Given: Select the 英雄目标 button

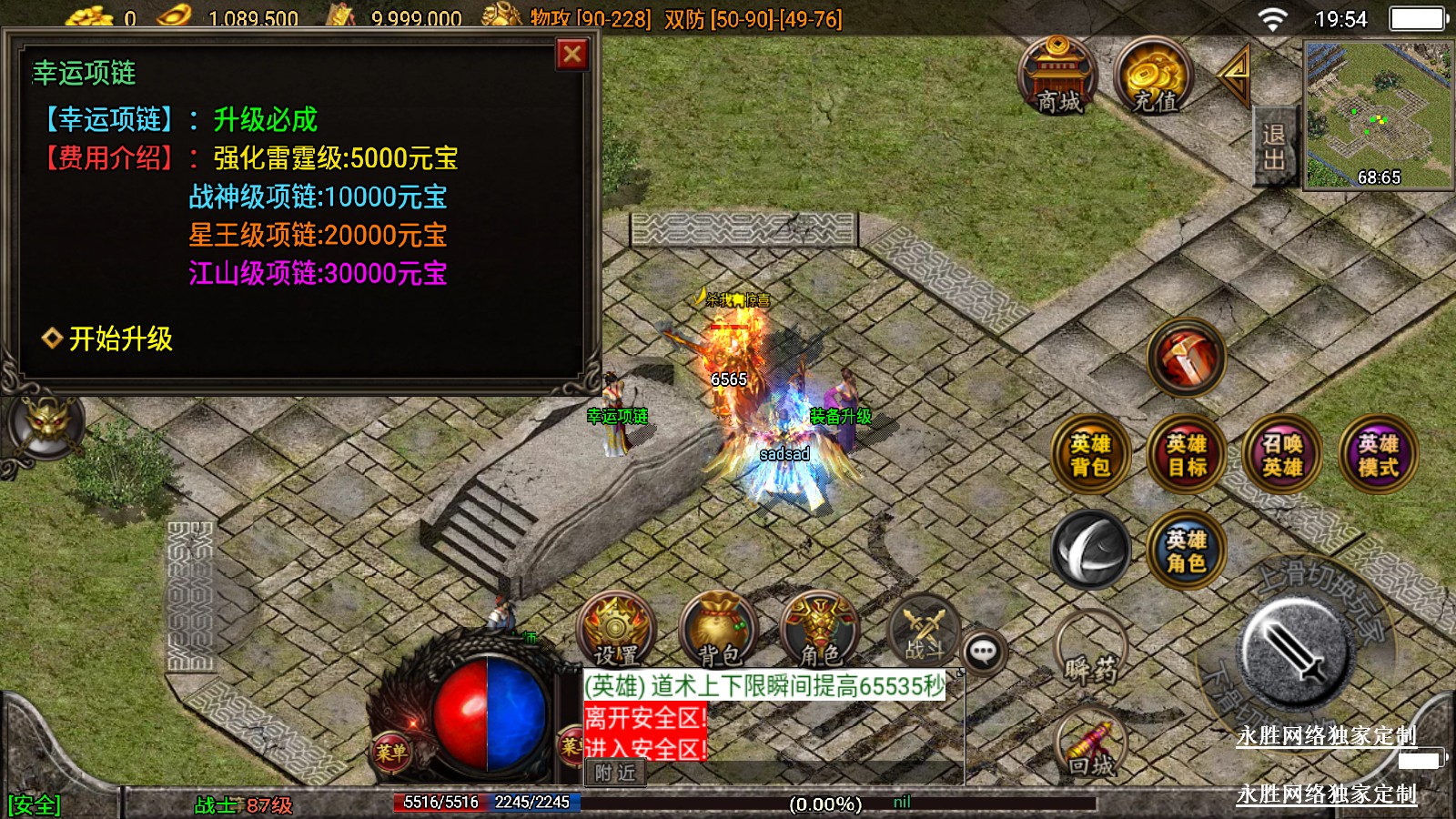Looking at the screenshot, I should pyautogui.click(x=1187, y=455).
